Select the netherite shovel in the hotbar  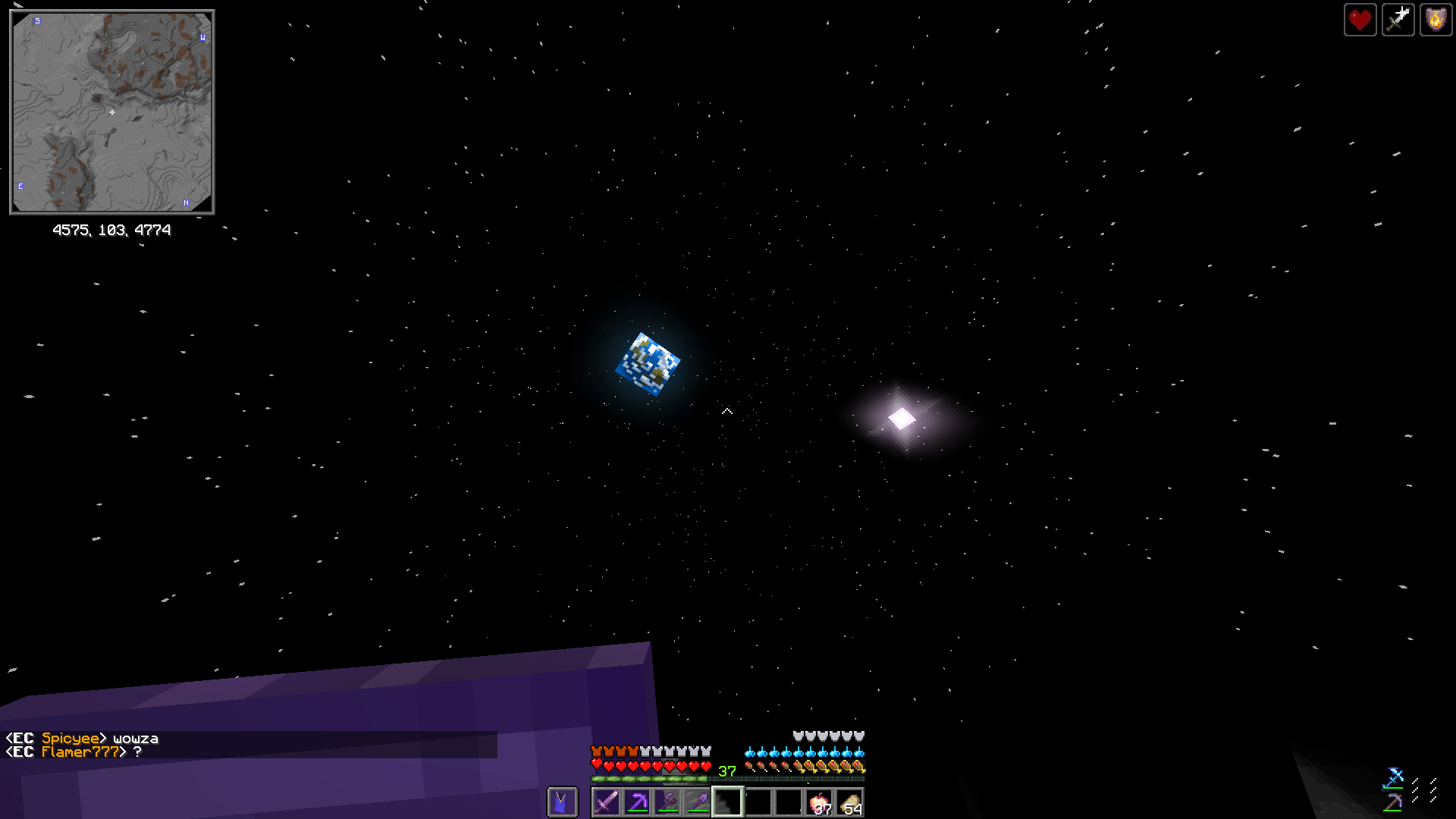tap(696, 802)
